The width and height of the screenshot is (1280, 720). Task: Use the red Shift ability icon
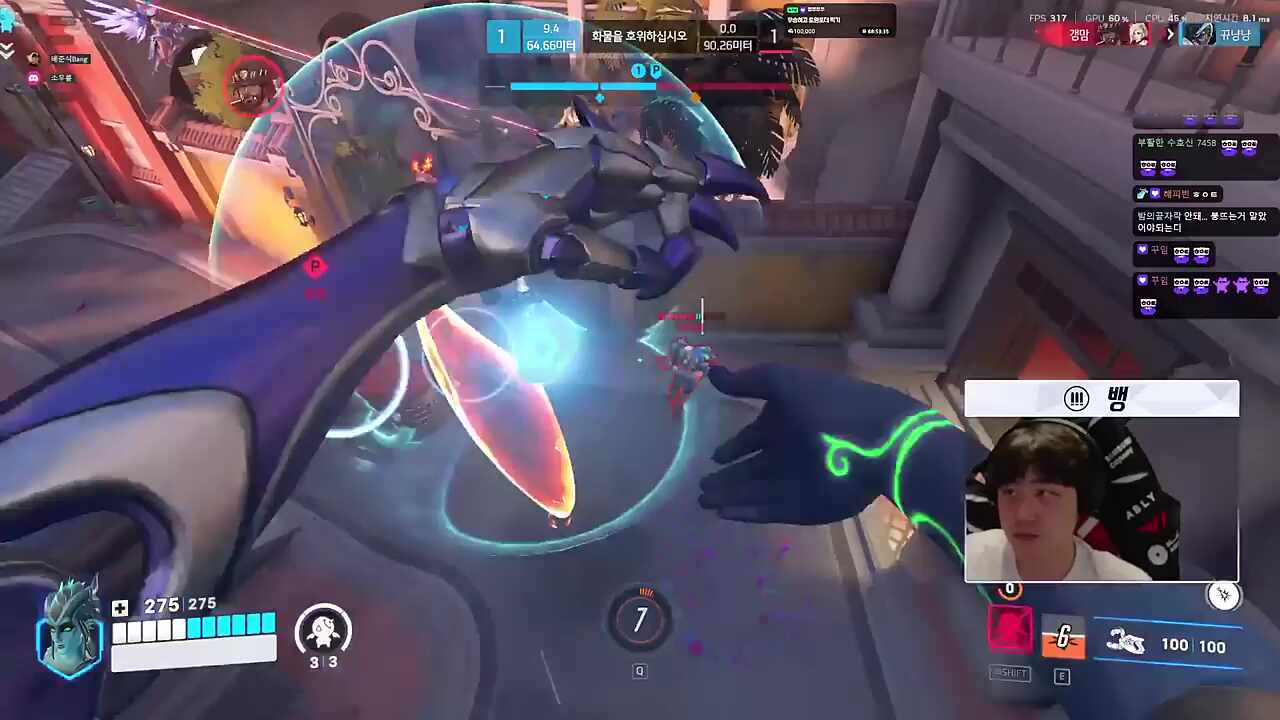pos(1010,629)
